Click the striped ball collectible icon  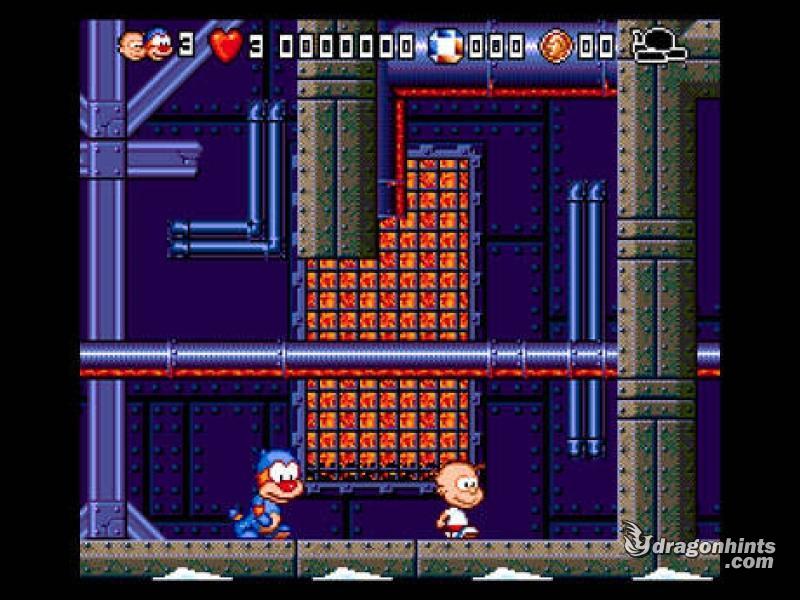(x=445, y=45)
